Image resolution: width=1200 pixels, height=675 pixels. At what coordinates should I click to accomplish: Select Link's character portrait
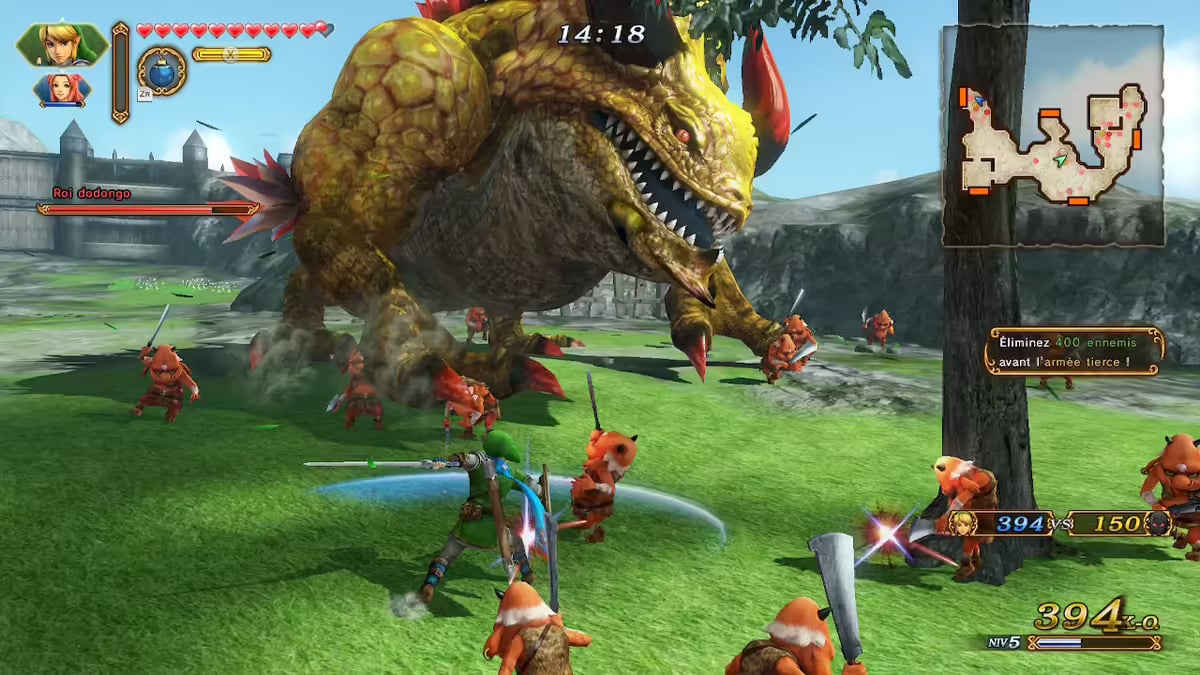coord(60,43)
